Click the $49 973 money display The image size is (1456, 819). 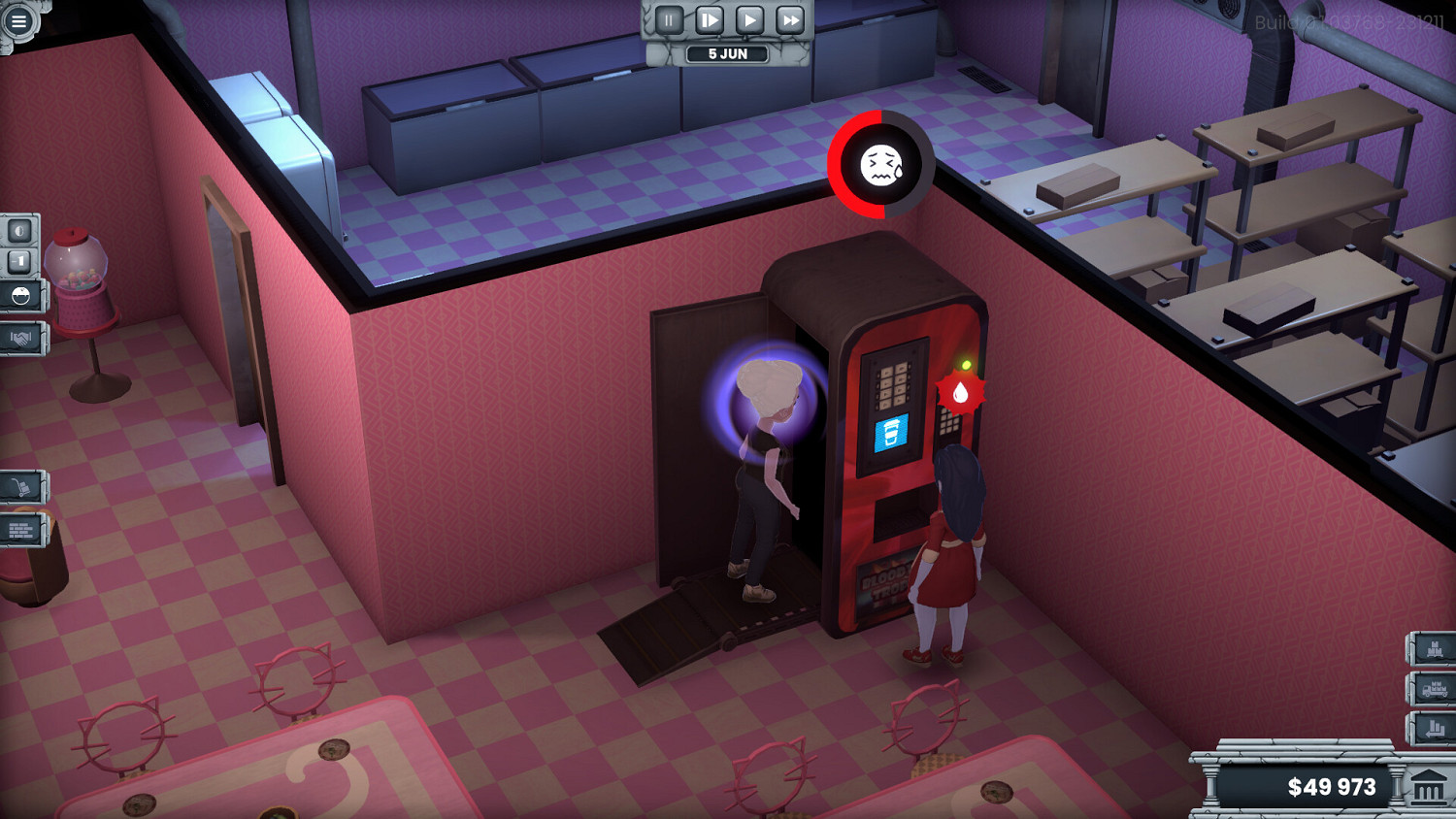tap(1331, 786)
